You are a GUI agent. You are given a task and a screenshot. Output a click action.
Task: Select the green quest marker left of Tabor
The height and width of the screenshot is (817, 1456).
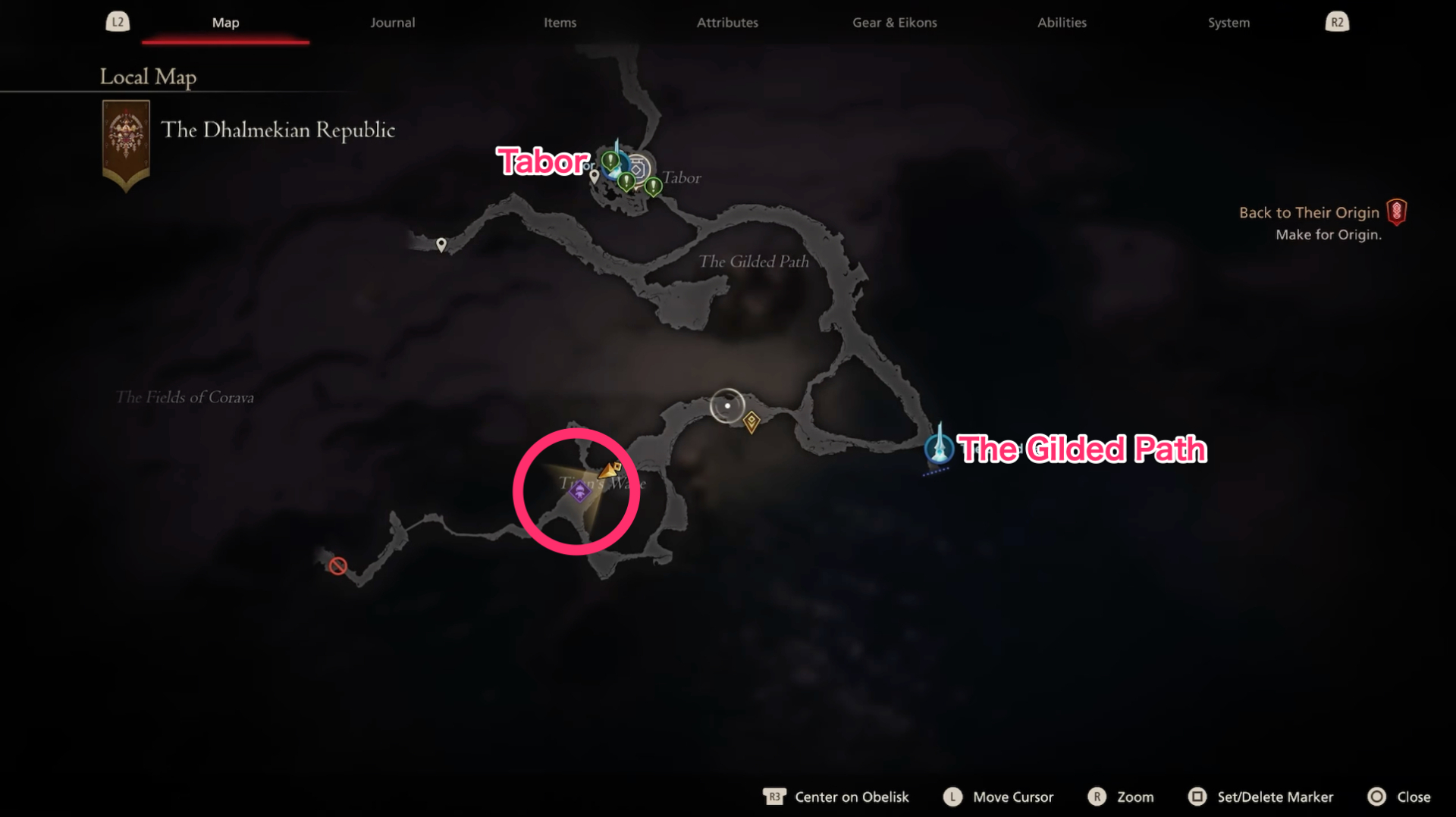click(x=610, y=161)
